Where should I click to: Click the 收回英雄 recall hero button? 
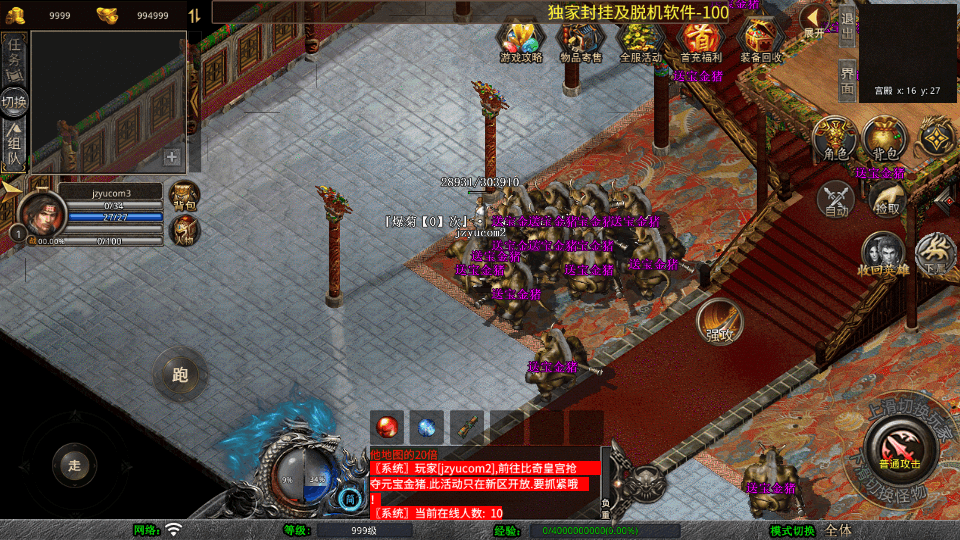[881, 255]
